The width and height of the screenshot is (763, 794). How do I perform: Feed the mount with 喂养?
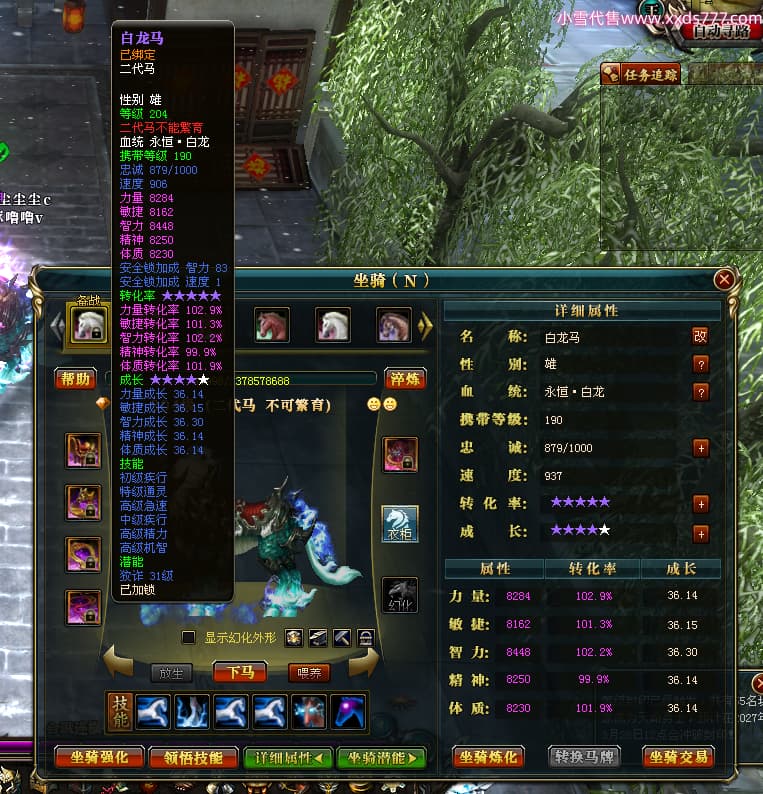(309, 672)
